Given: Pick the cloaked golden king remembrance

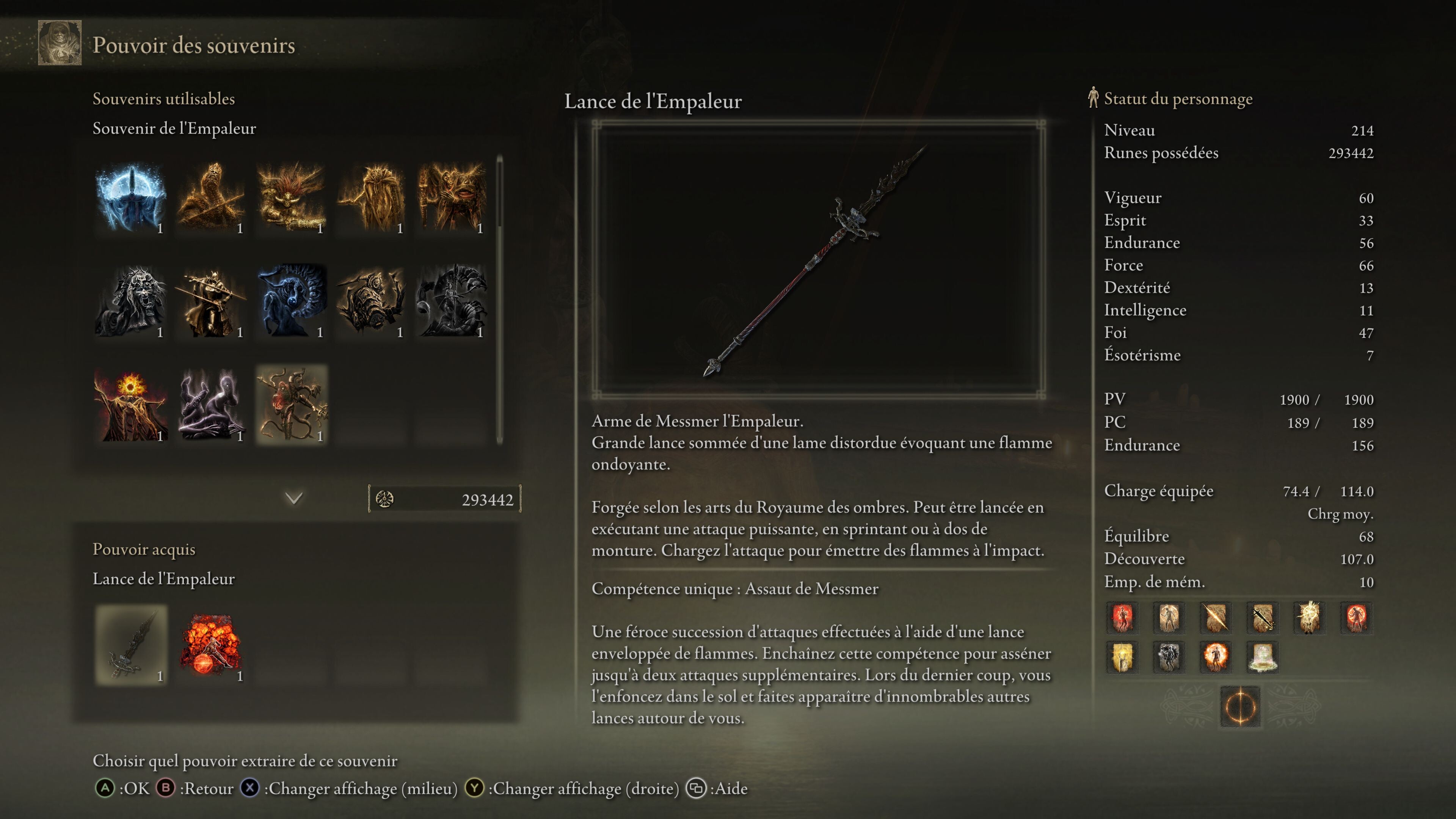Looking at the screenshot, I should pos(371,198).
